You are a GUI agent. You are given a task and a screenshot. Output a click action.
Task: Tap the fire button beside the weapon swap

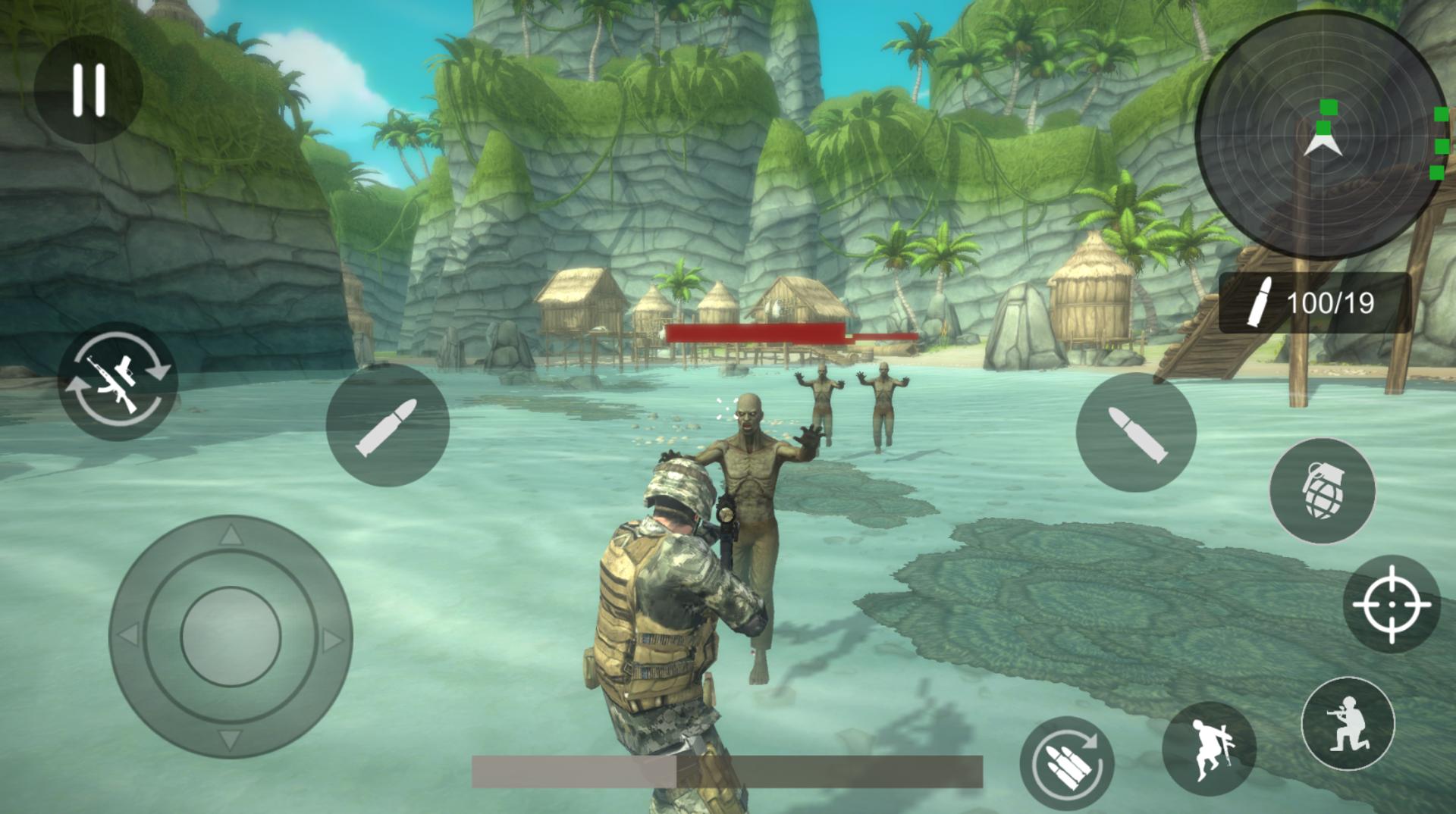point(388,425)
